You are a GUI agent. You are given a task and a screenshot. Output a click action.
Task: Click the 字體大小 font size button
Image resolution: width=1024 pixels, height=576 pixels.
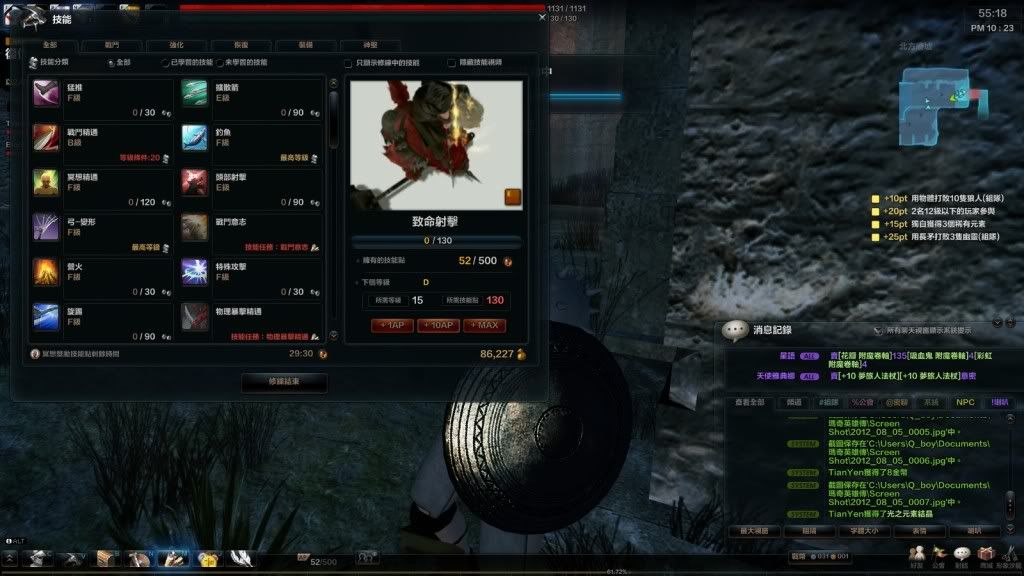point(864,531)
